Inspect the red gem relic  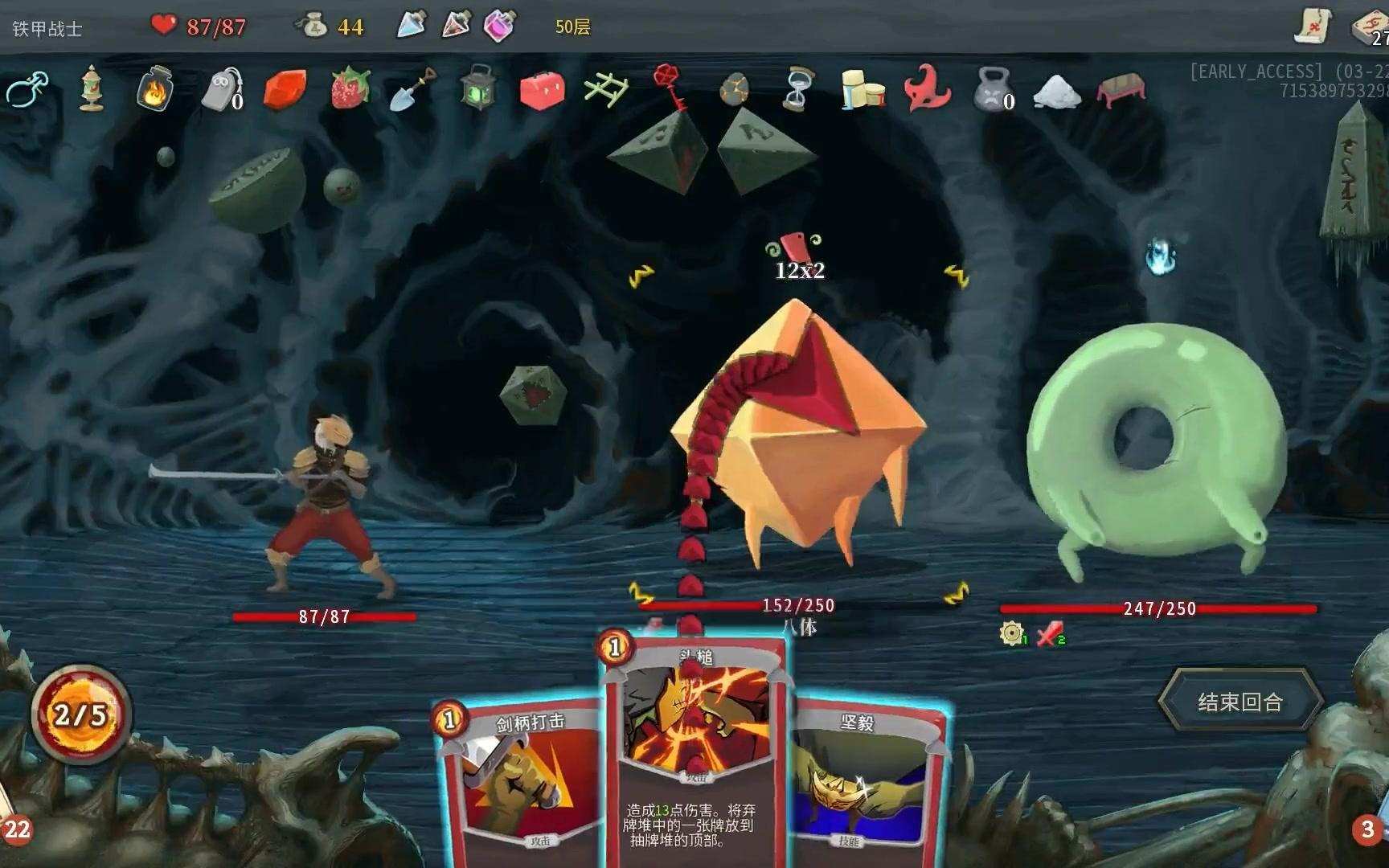(x=285, y=90)
